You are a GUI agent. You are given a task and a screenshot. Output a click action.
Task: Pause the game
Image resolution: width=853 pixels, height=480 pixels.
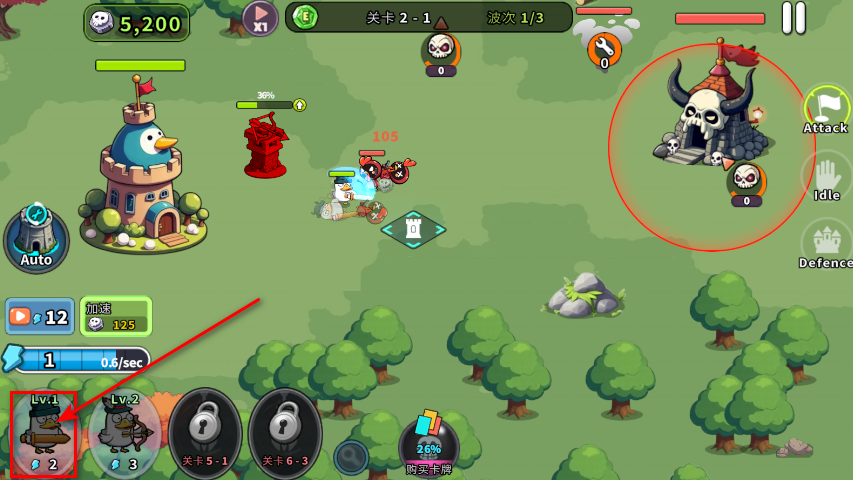tap(793, 17)
